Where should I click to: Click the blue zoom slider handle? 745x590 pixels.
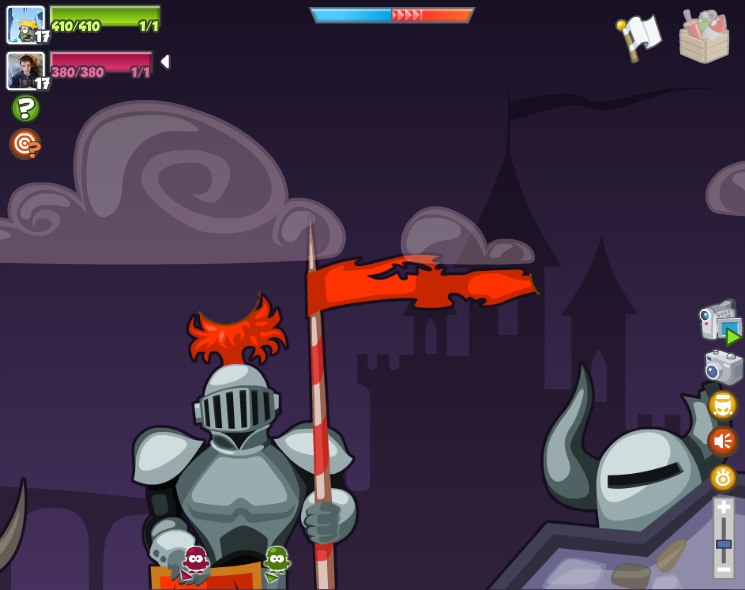[723, 545]
